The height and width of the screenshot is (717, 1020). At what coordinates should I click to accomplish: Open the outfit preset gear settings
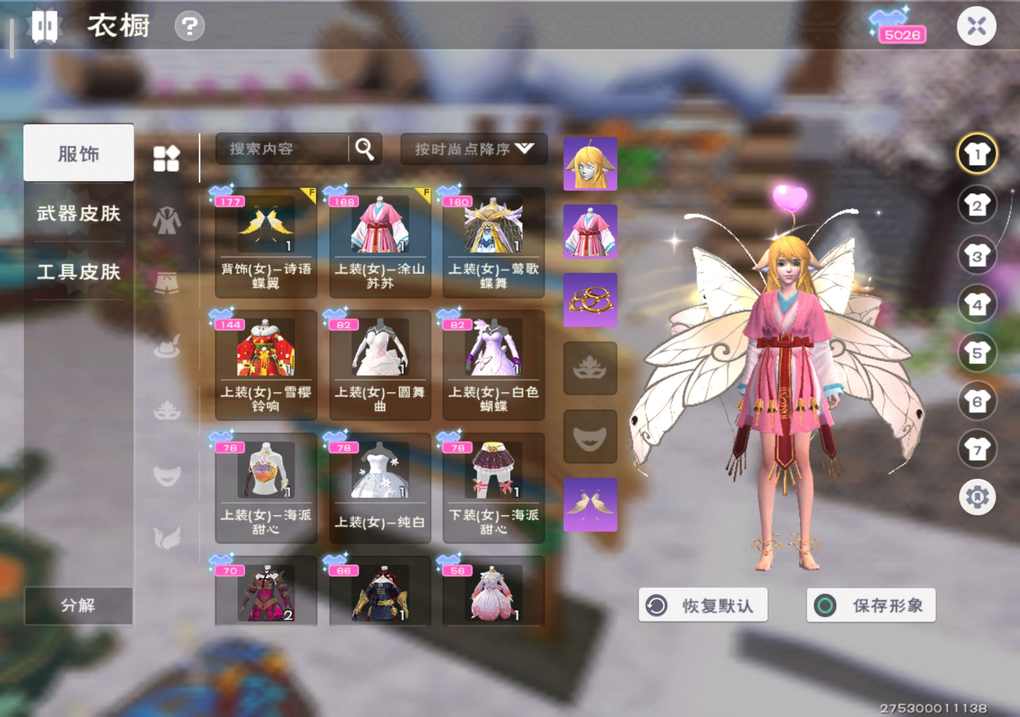tap(977, 496)
